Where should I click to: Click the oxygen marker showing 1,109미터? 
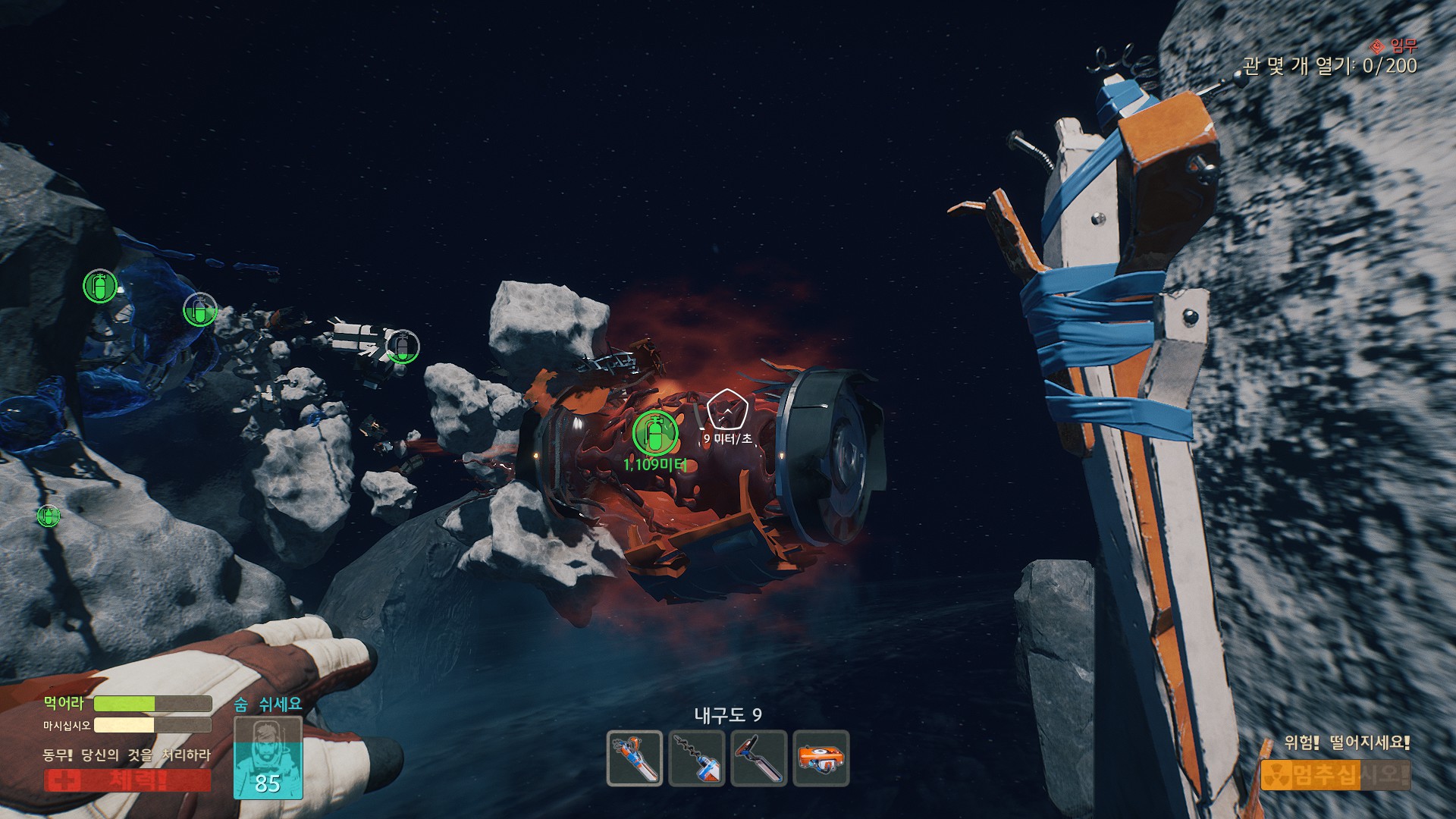[x=655, y=433]
